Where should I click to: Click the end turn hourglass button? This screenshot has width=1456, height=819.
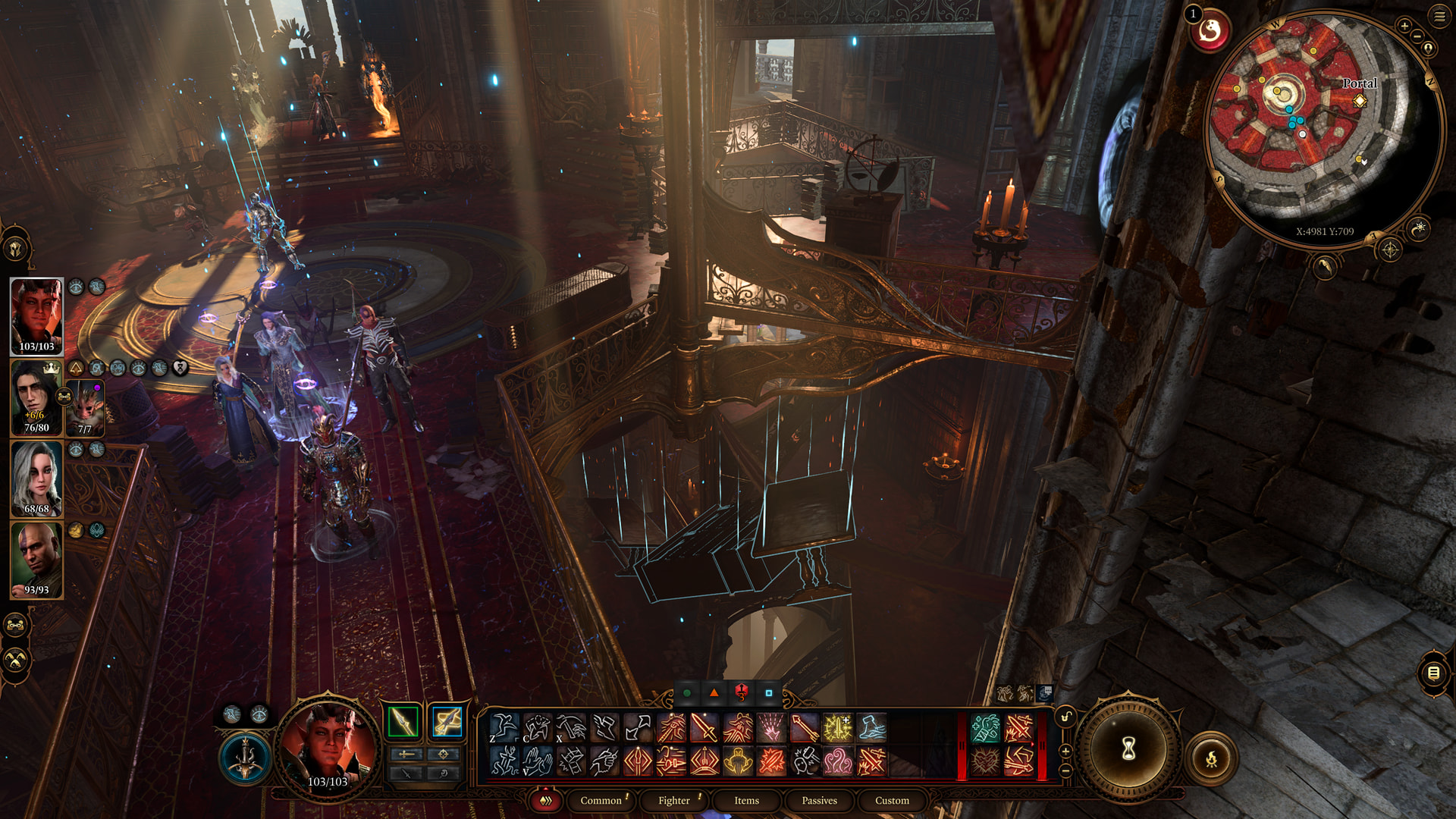coord(1128,750)
